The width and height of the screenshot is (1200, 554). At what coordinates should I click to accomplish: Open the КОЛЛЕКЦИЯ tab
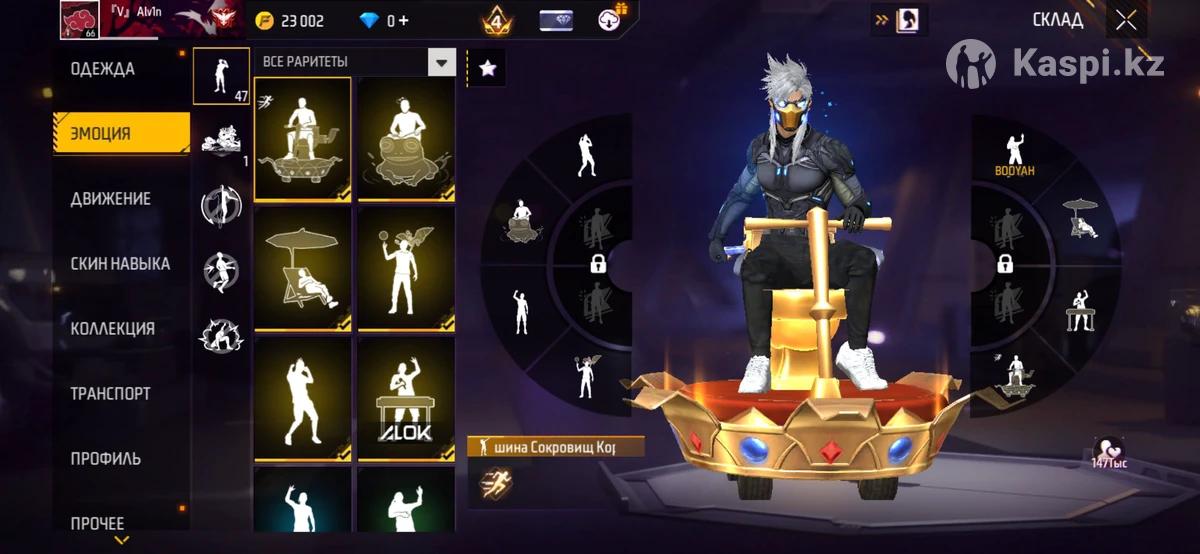click(x=113, y=329)
